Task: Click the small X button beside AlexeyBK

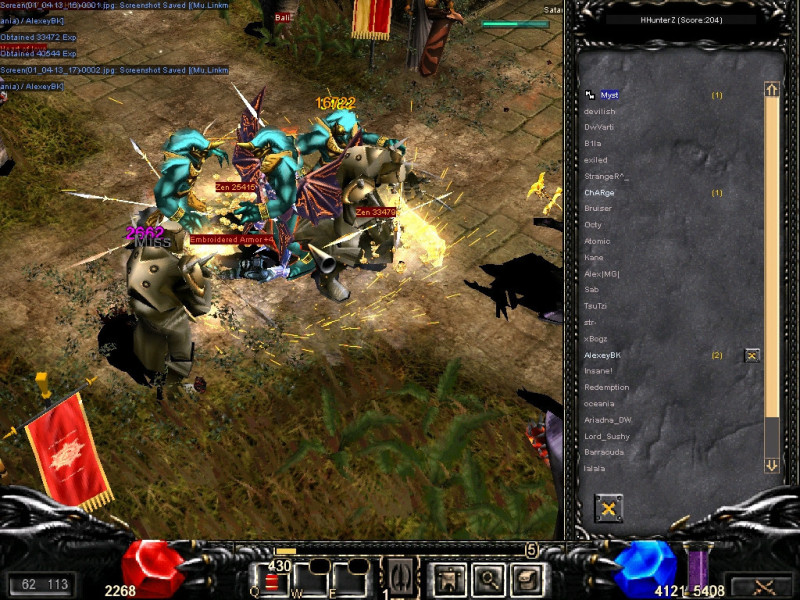Action: (x=752, y=355)
